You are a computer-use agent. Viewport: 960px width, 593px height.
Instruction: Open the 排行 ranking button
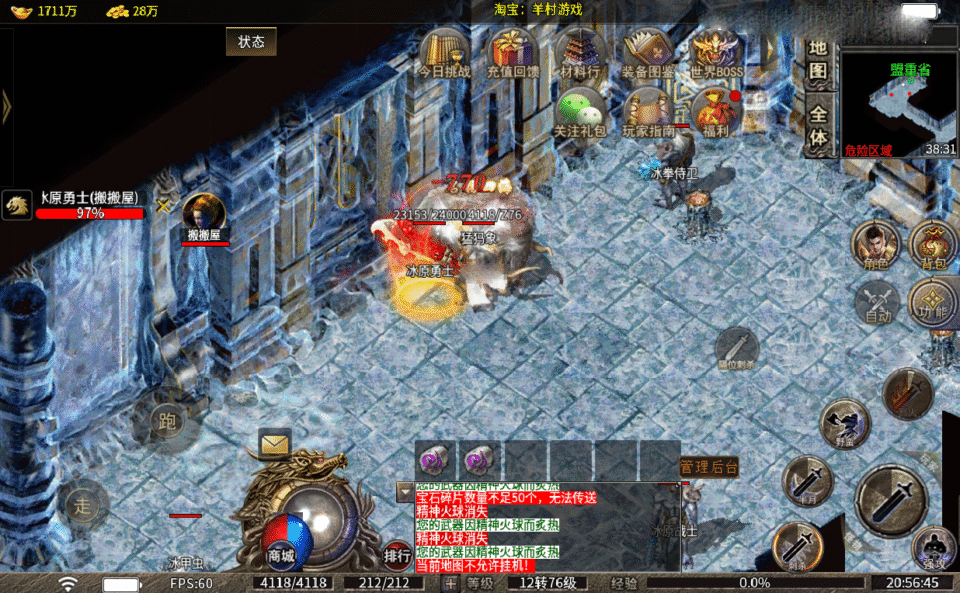pos(397,554)
